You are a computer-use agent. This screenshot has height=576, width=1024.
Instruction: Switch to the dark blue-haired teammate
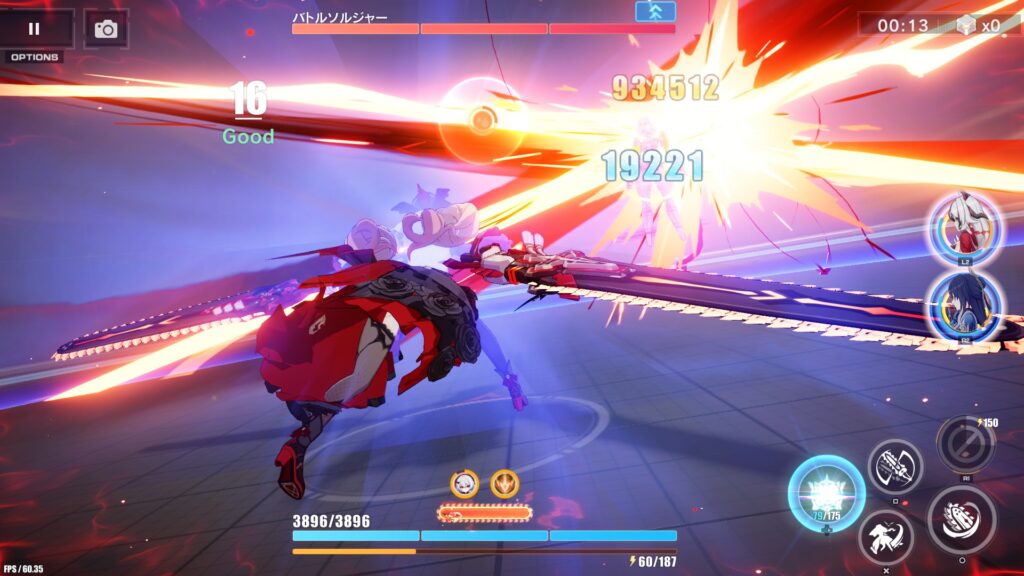(x=964, y=306)
